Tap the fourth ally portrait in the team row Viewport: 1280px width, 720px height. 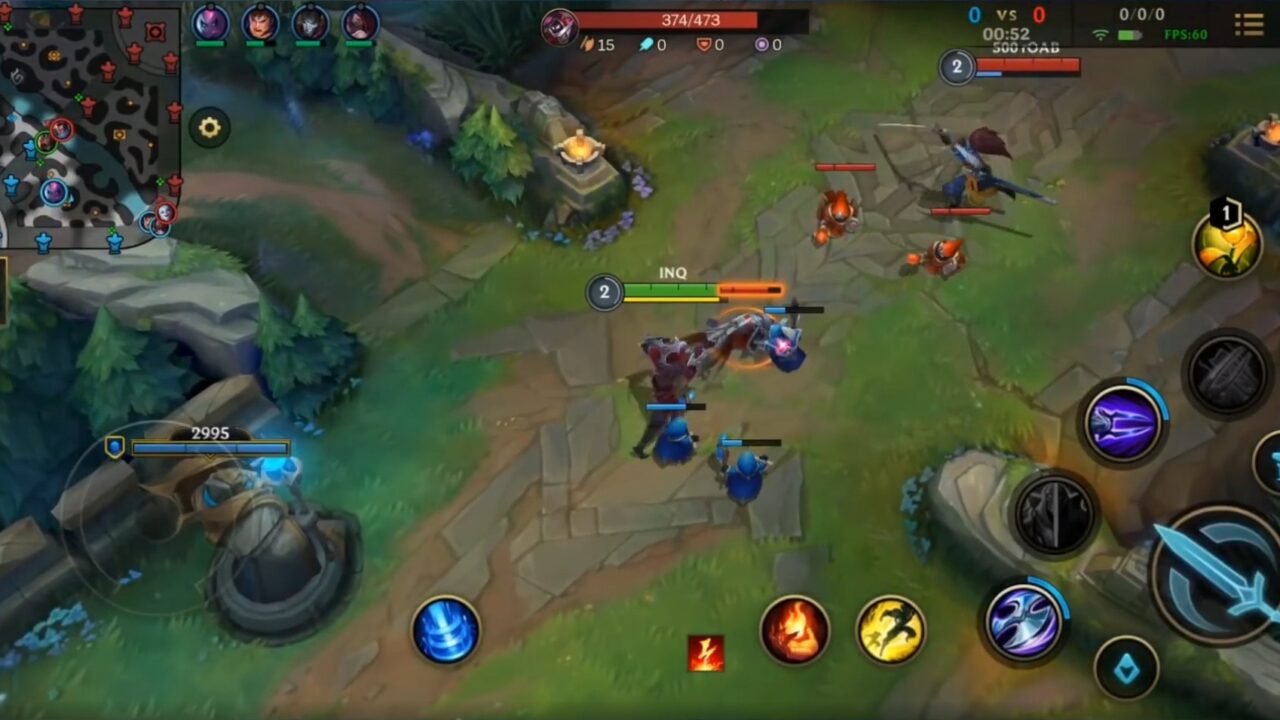pyautogui.click(x=363, y=22)
